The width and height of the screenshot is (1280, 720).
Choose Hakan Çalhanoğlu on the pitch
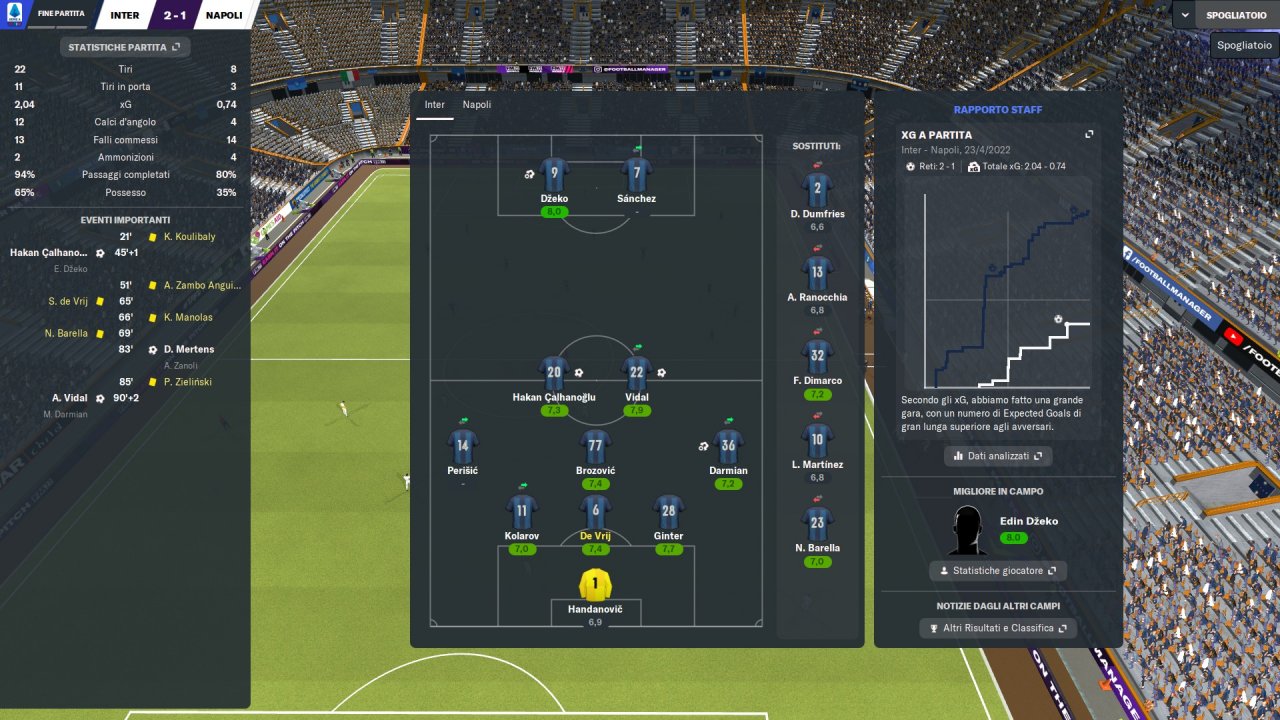pos(554,373)
